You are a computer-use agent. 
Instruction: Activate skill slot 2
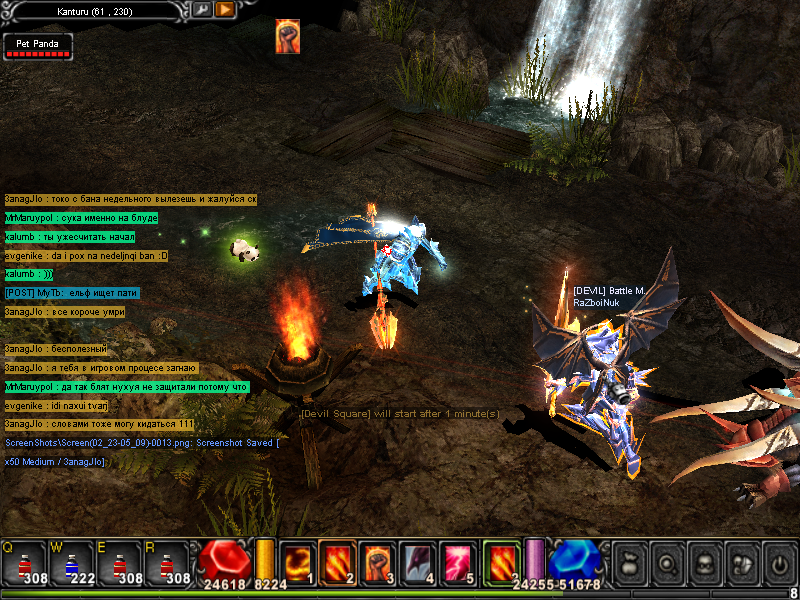coord(337,562)
